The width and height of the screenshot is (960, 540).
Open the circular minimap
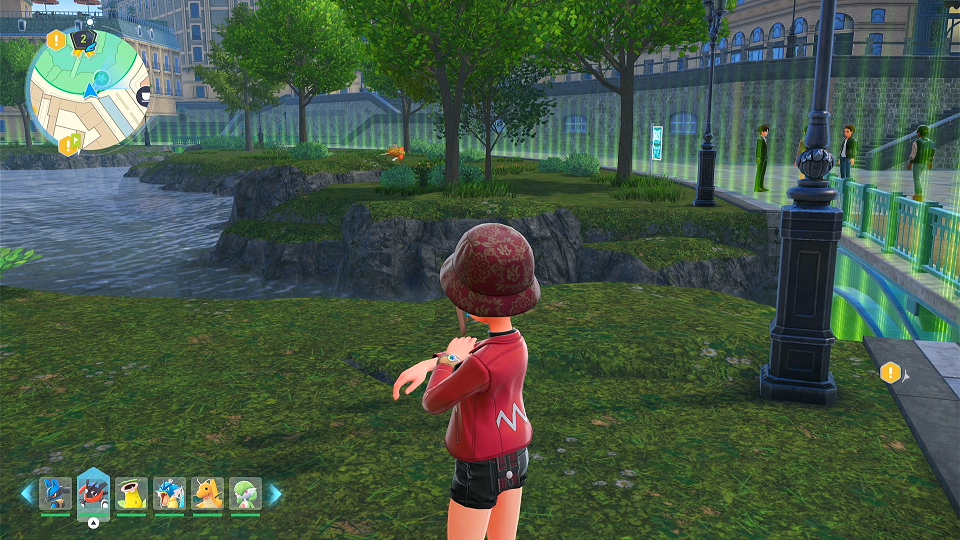(x=88, y=89)
